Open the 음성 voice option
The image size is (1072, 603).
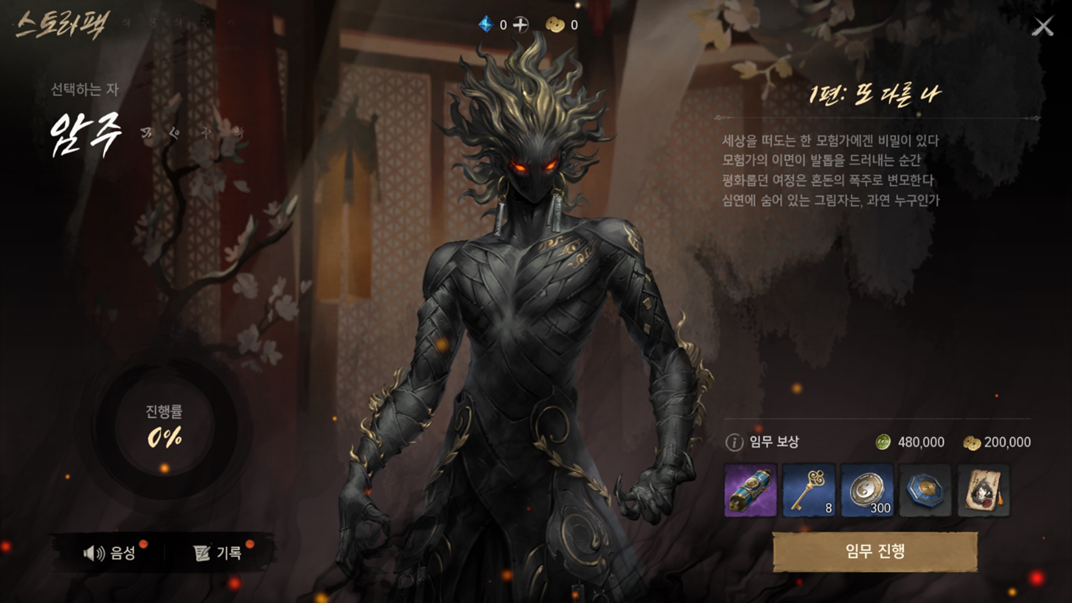(x=111, y=553)
